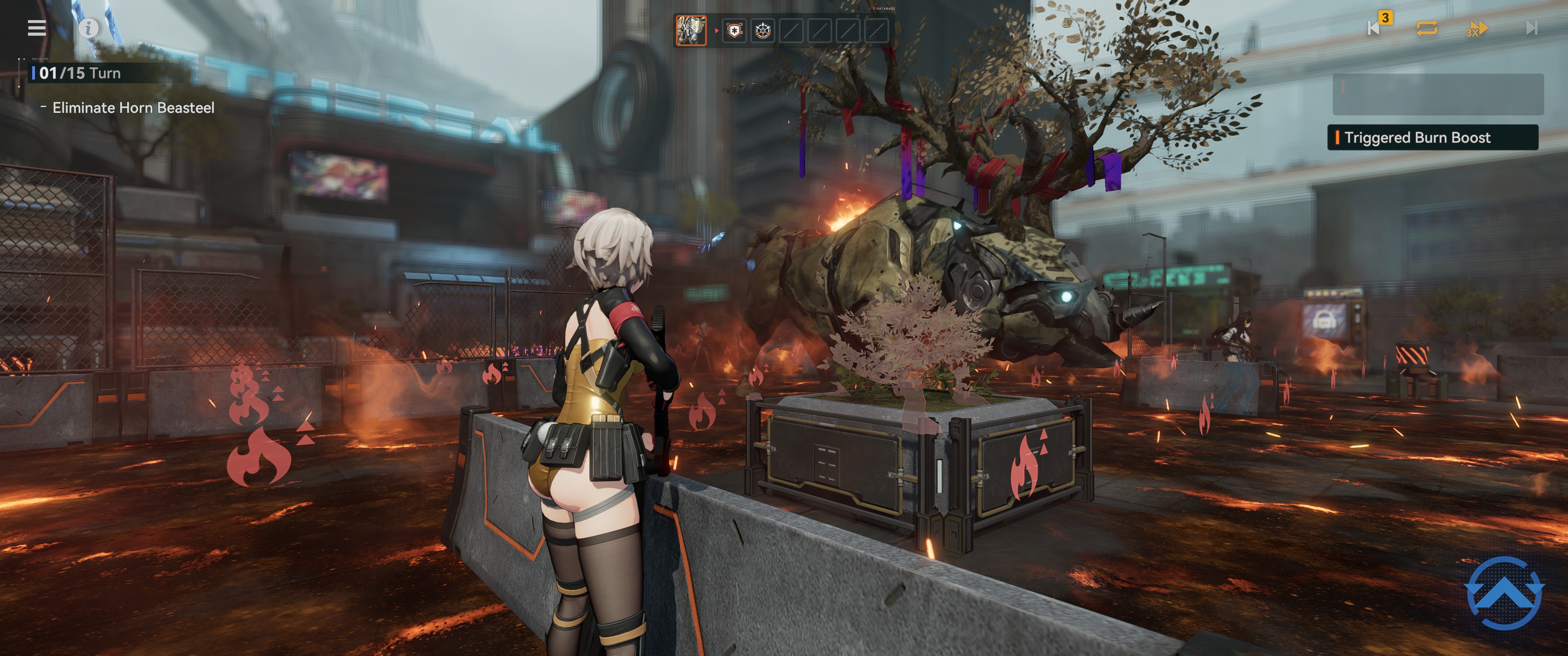Inspect the orange shield buff icon
This screenshot has width=1568, height=656.
(x=735, y=30)
